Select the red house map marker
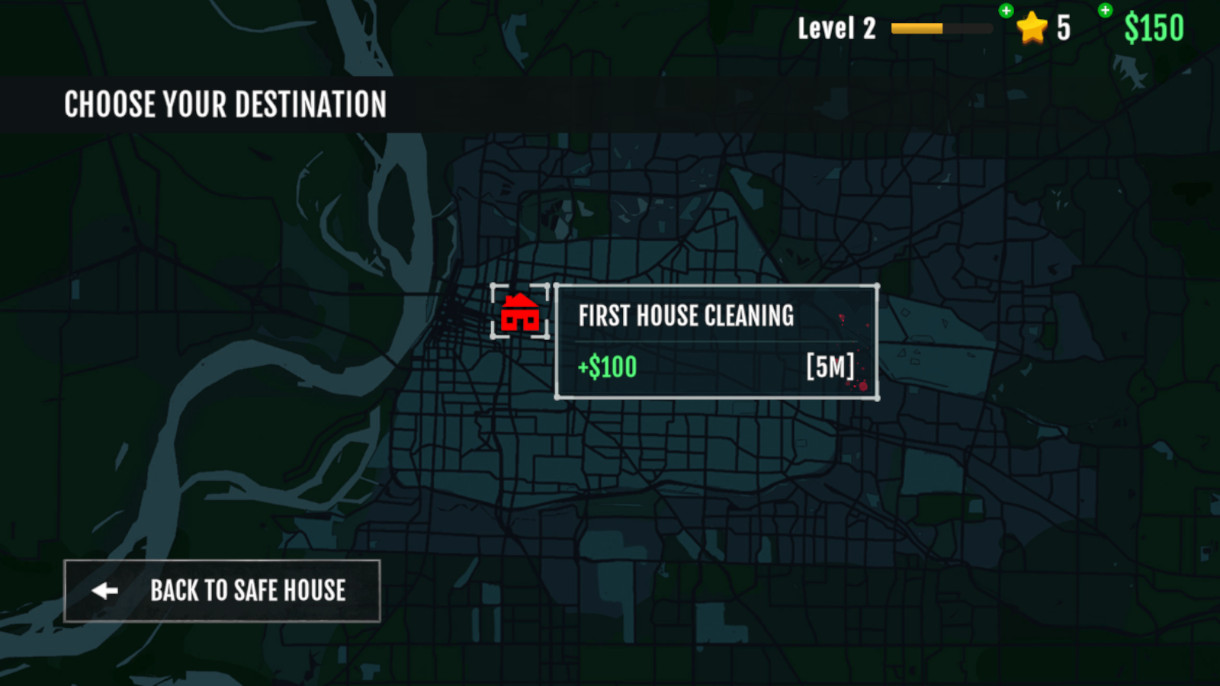Viewport: 1220px width, 686px height. (x=520, y=313)
